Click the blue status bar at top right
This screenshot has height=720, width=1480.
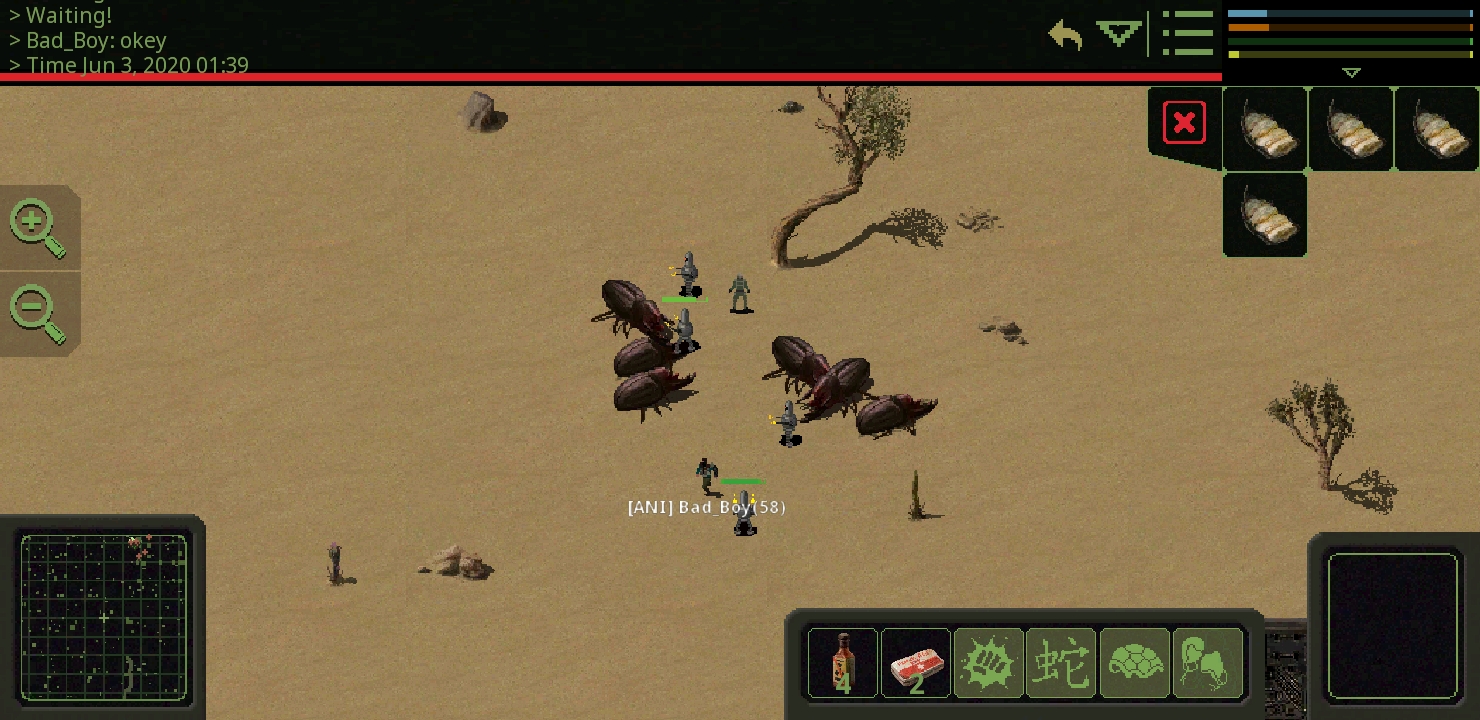tap(1350, 12)
